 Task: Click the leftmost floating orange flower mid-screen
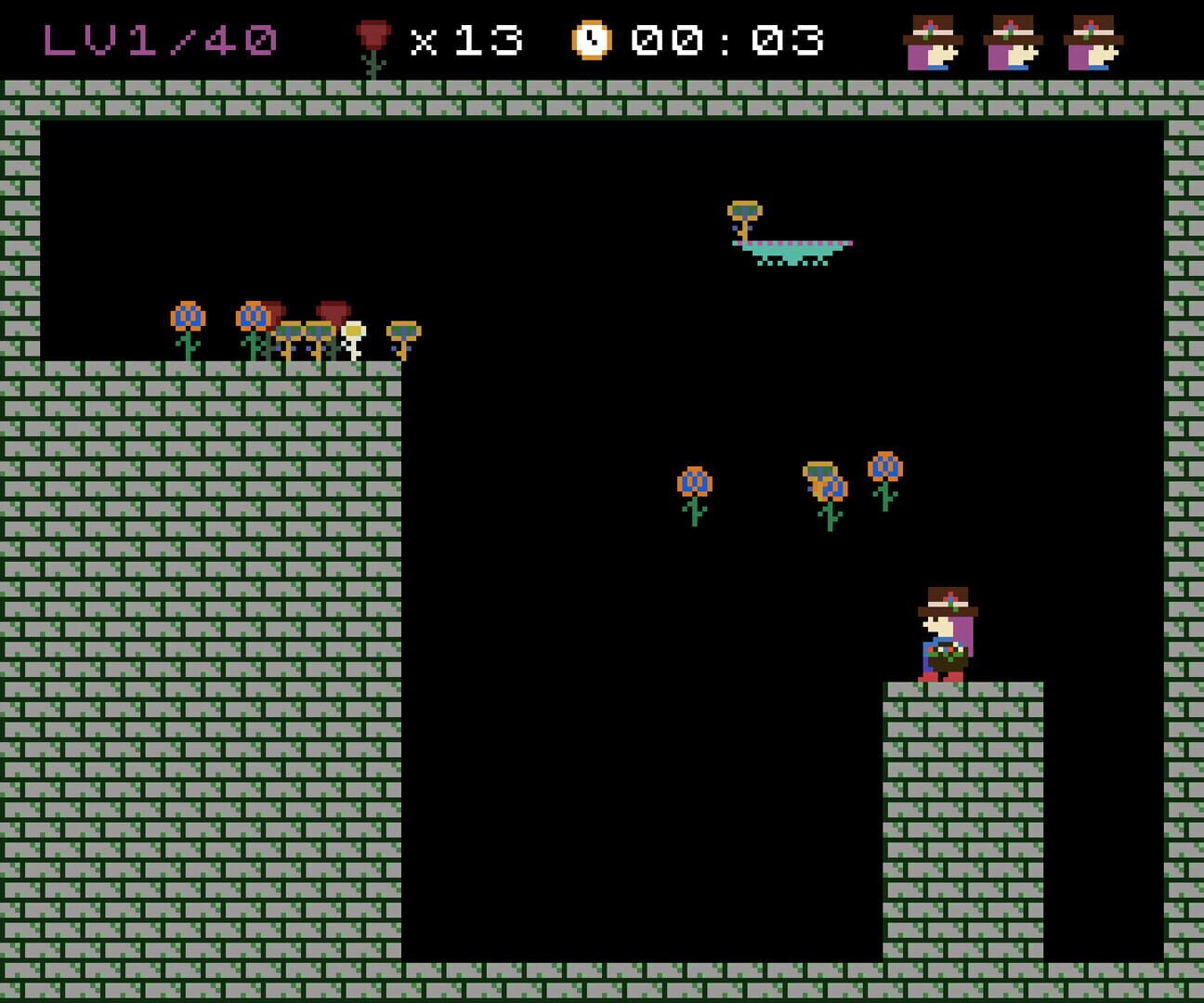coord(693,481)
